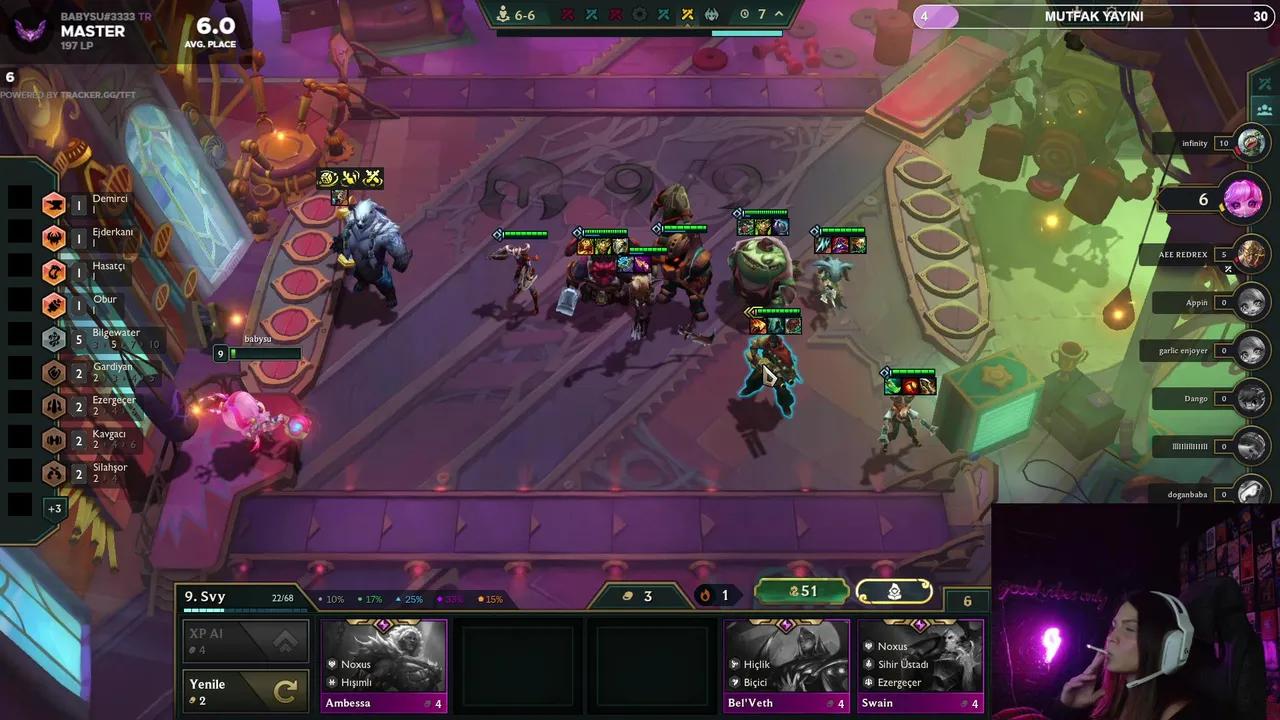This screenshot has height=720, width=1280.
Task: View the Gardiyan trait entry
Action: point(98,373)
